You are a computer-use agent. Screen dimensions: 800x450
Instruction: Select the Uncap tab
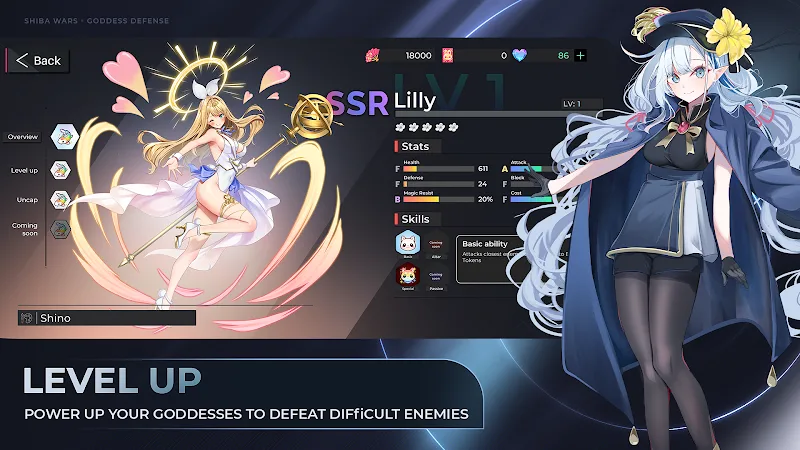tap(61, 199)
